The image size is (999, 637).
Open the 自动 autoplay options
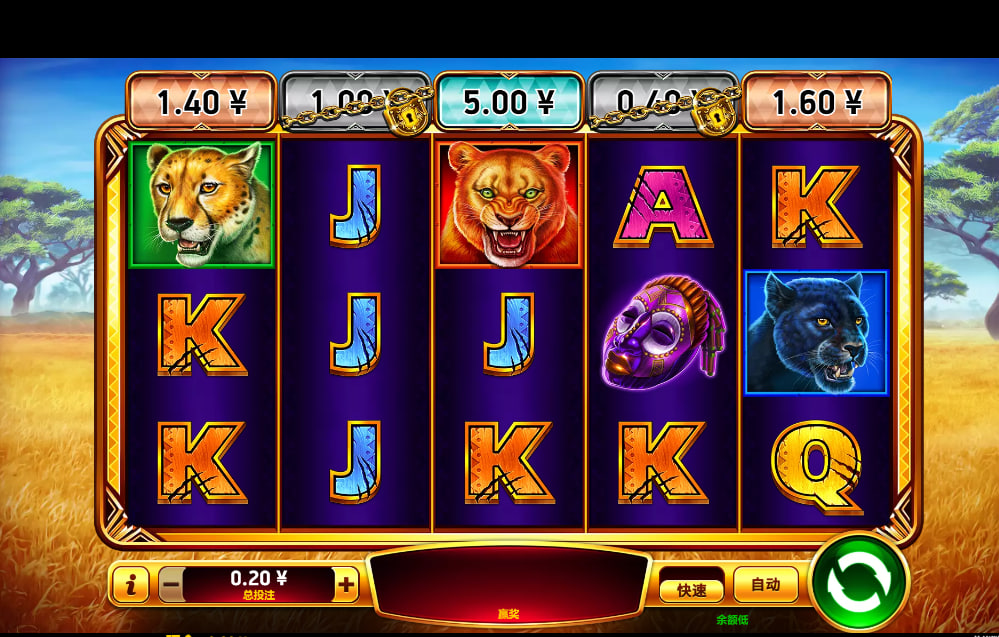coord(765,584)
